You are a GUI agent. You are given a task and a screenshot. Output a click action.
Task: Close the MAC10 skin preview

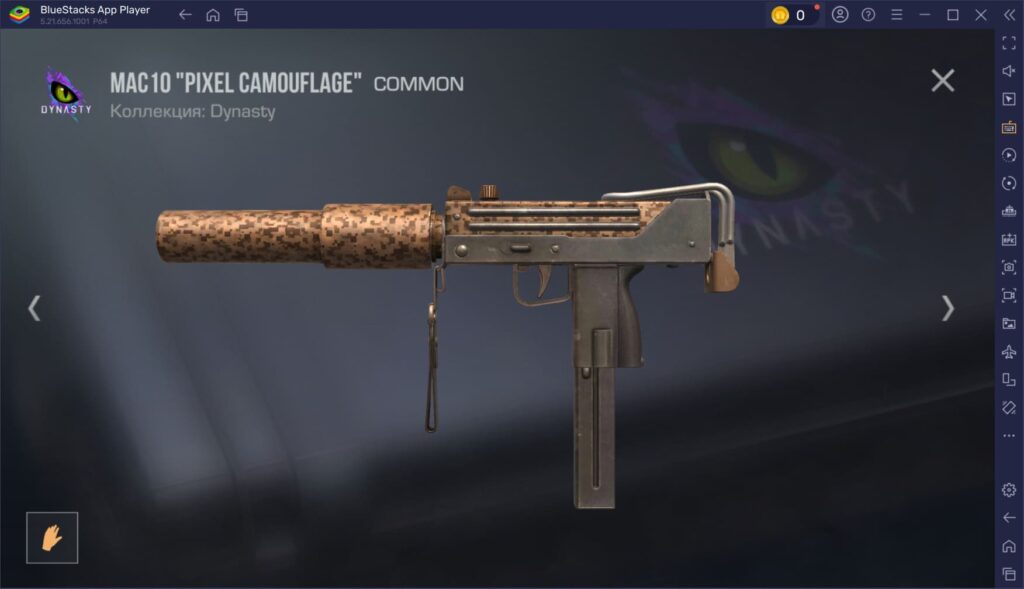coord(942,81)
